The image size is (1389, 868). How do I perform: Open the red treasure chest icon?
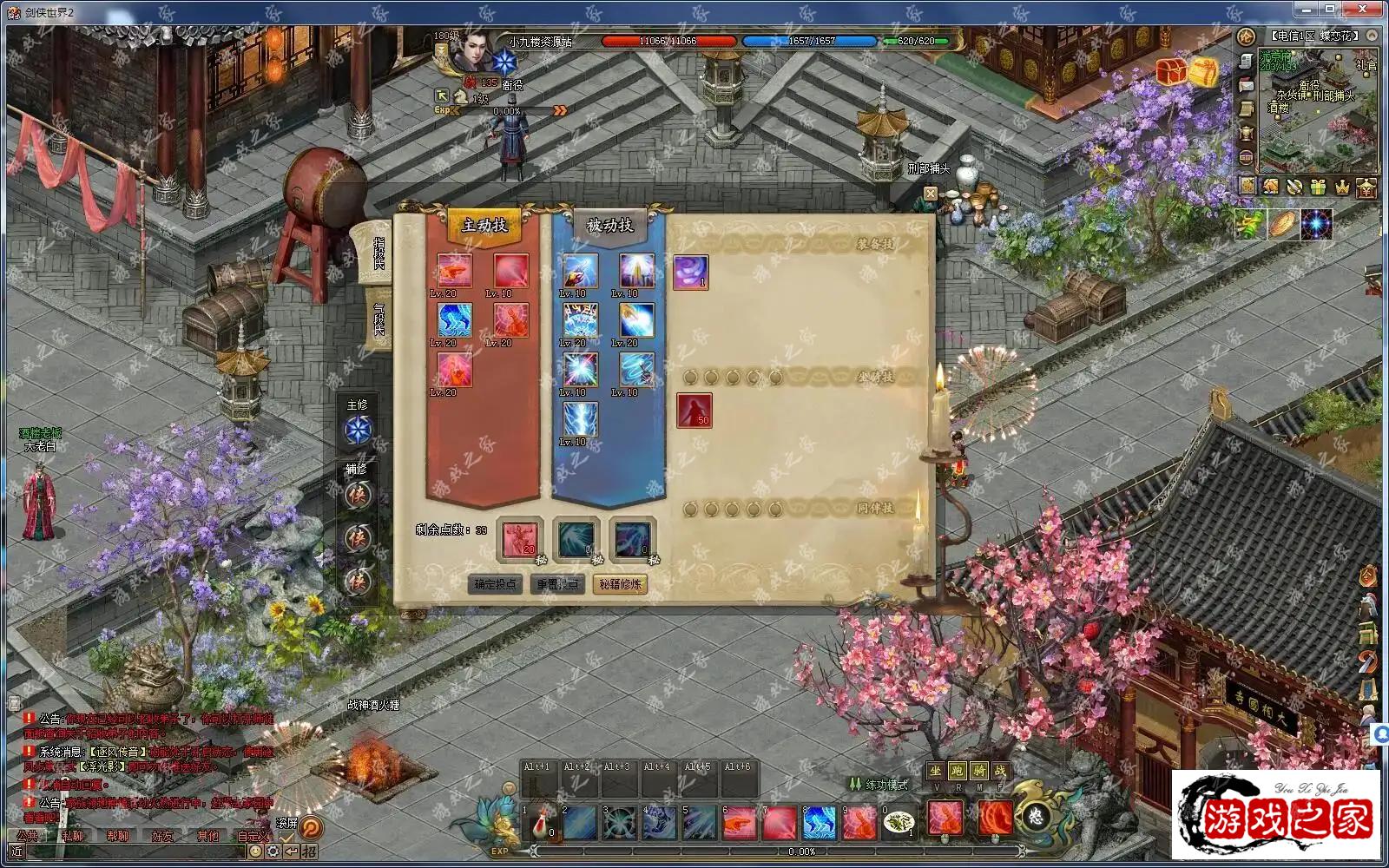(1171, 72)
